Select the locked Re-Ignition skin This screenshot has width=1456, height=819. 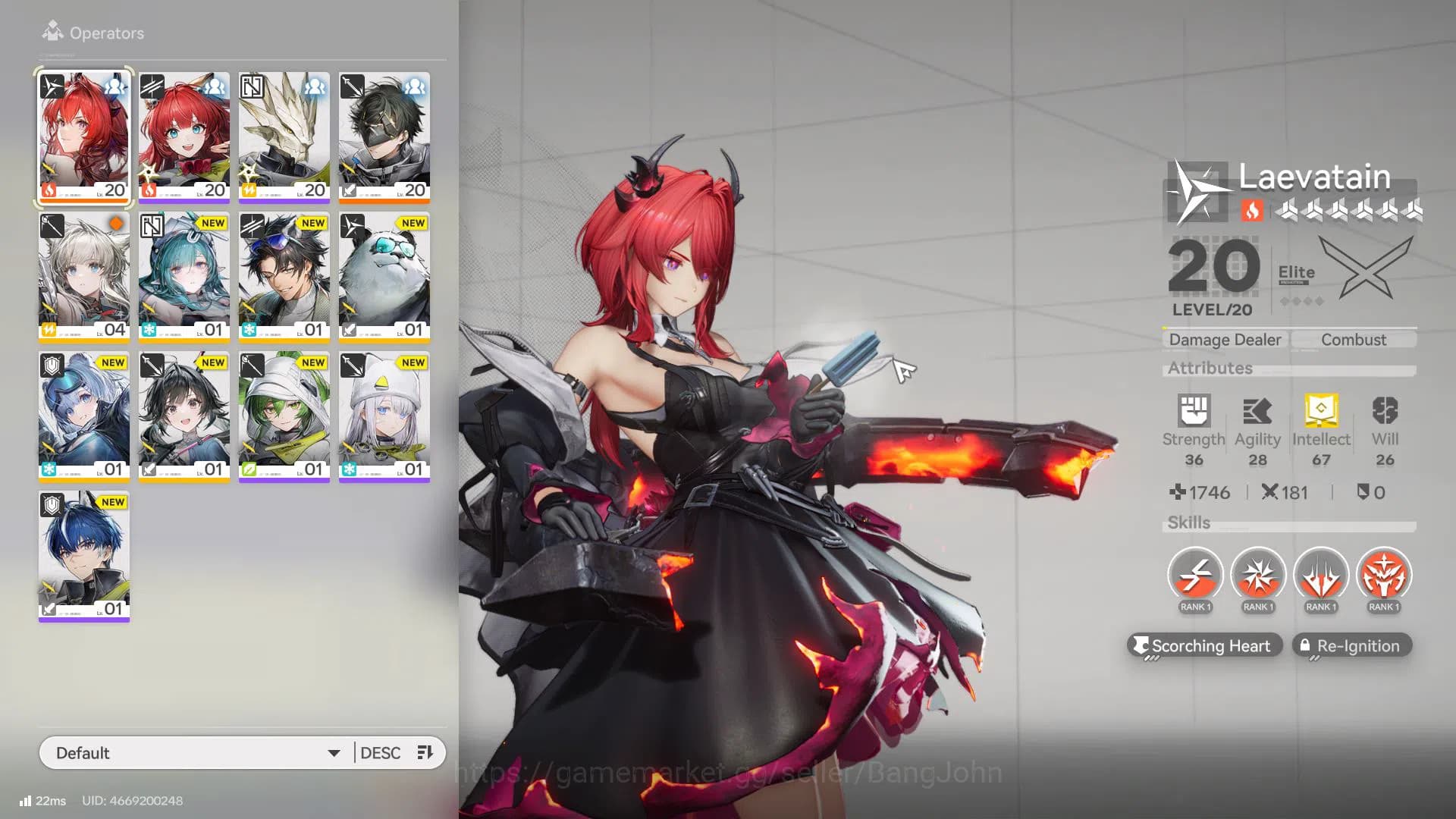coord(1351,645)
